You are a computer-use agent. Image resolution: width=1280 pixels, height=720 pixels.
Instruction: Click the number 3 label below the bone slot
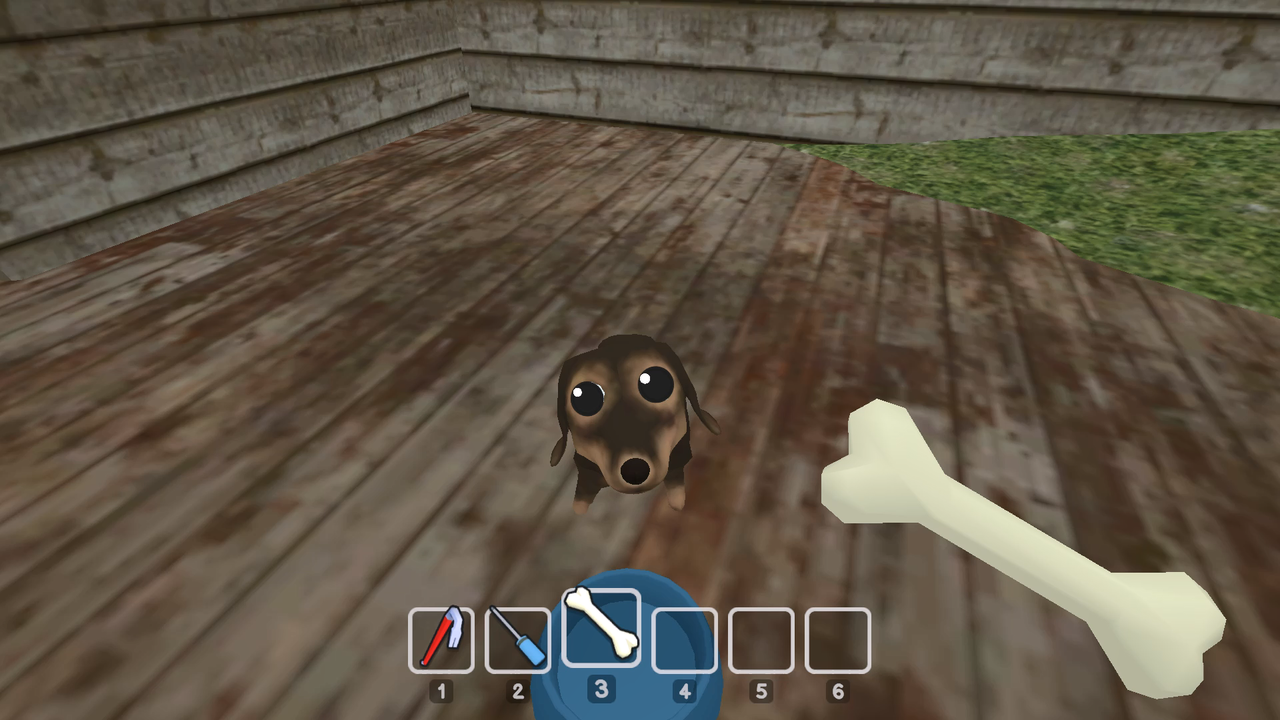(601, 691)
